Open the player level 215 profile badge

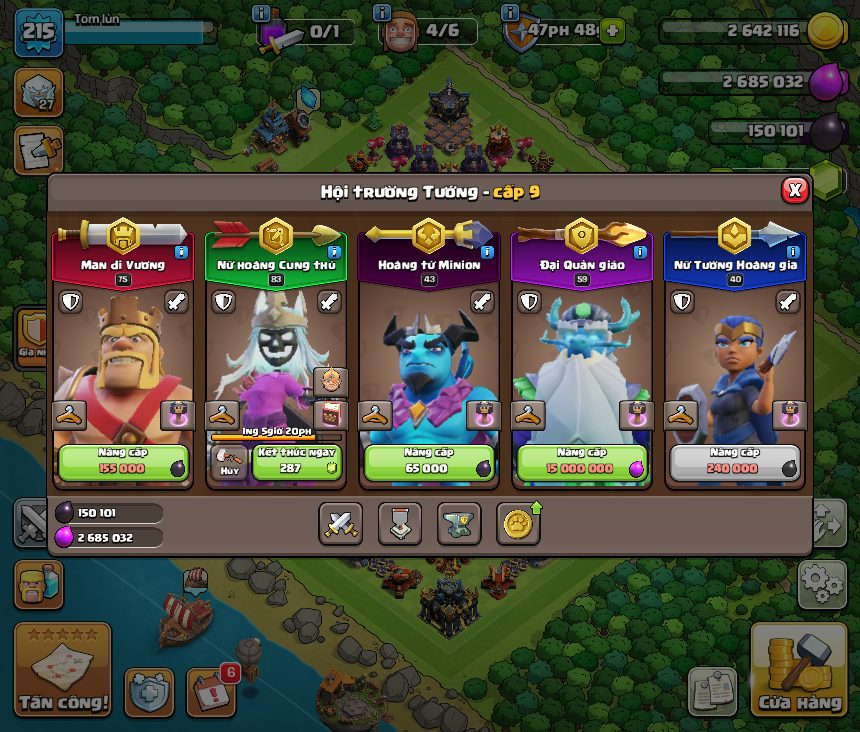click(x=38, y=30)
